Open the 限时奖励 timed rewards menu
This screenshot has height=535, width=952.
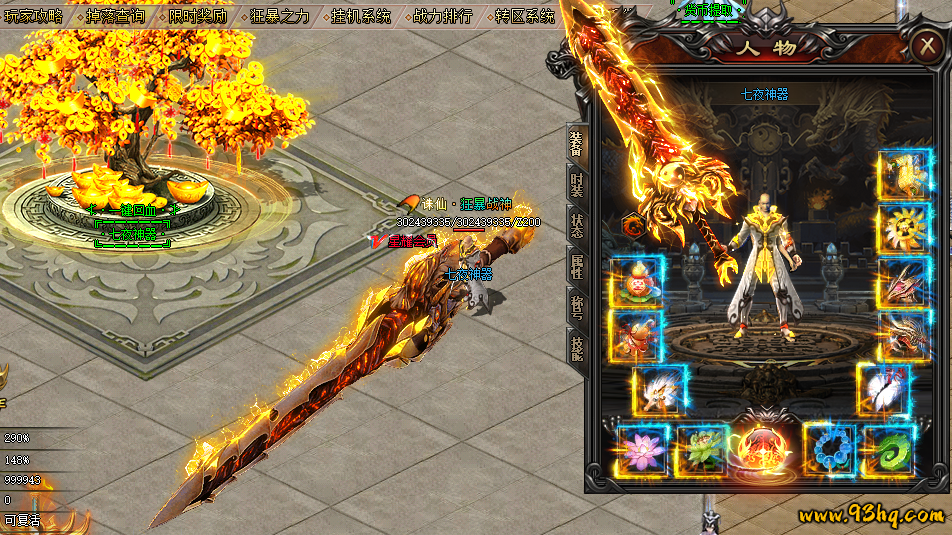[x=197, y=16]
